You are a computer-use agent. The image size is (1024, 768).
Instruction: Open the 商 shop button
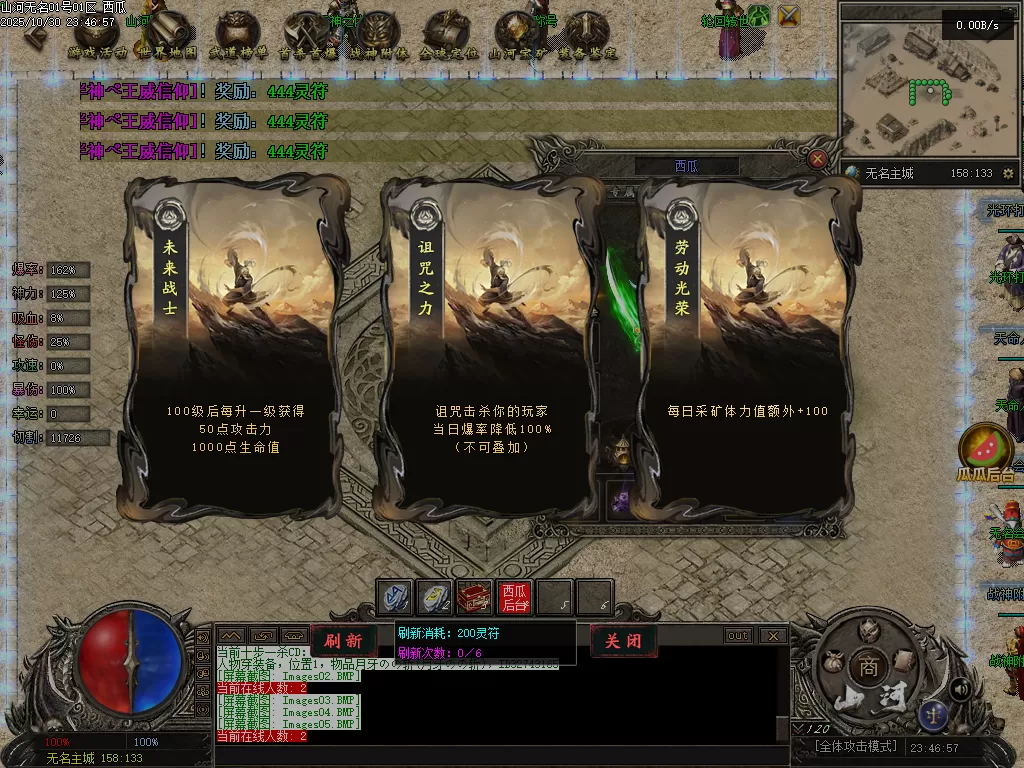pyautogui.click(x=868, y=667)
